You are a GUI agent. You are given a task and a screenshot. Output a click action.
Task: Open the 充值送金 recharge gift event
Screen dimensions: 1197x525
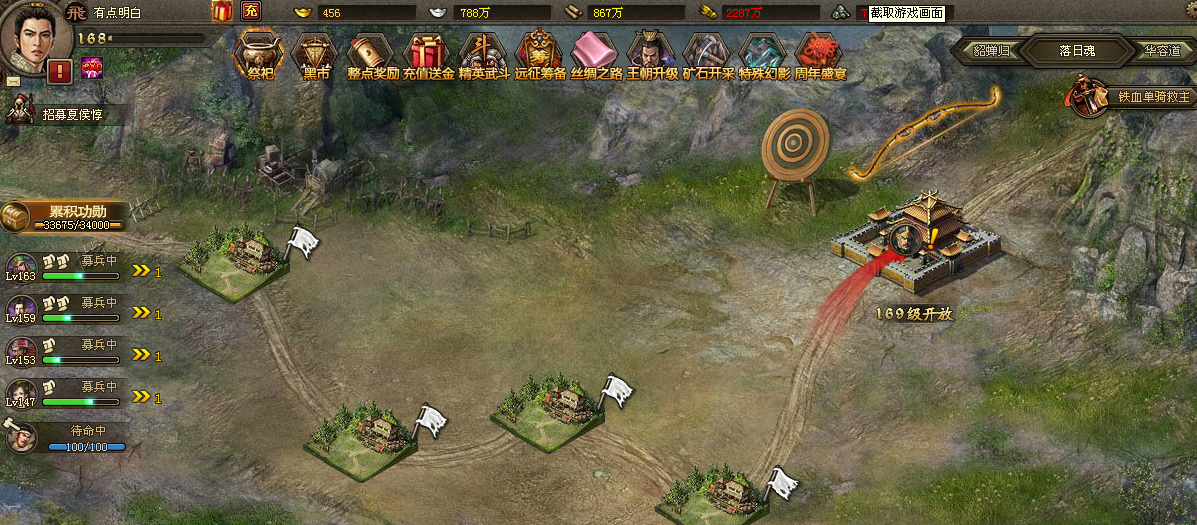(x=428, y=55)
